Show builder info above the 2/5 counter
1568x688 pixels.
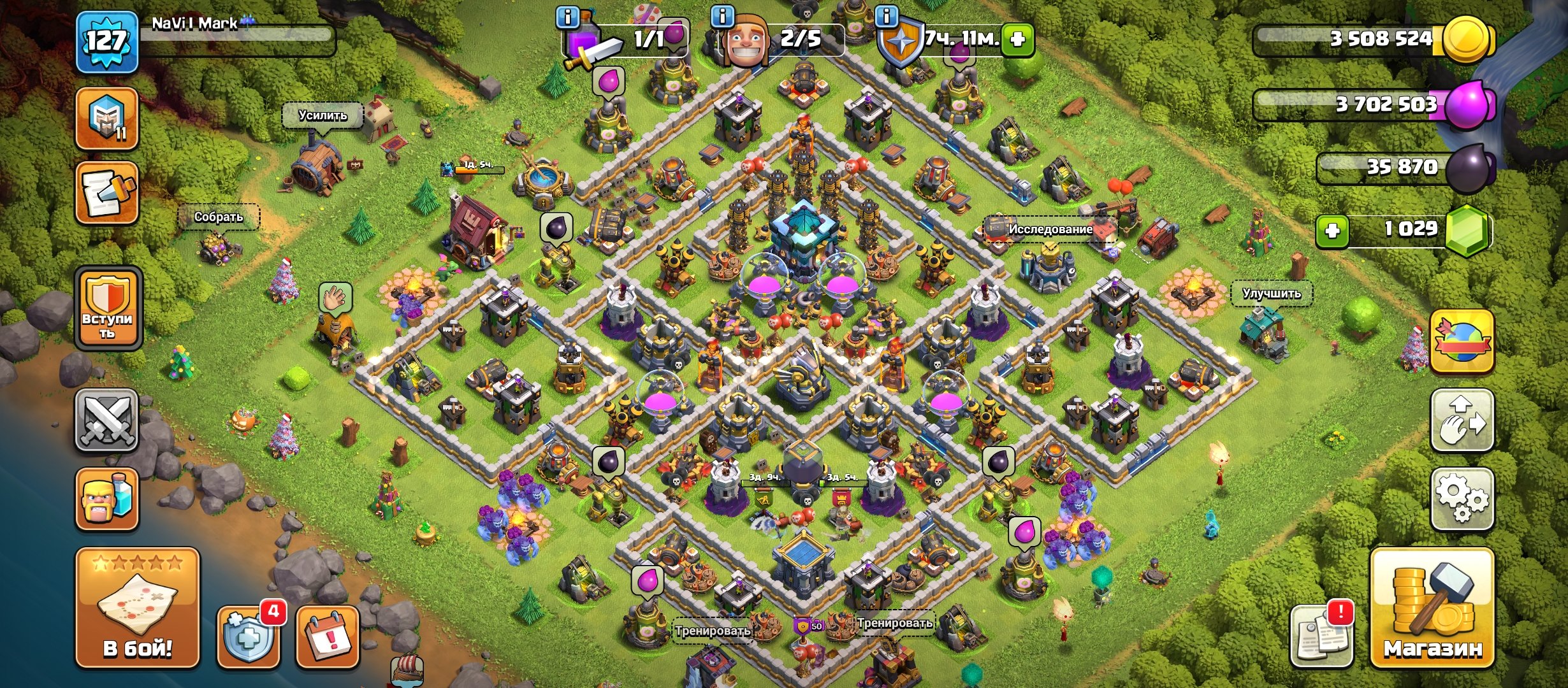[x=722, y=16]
